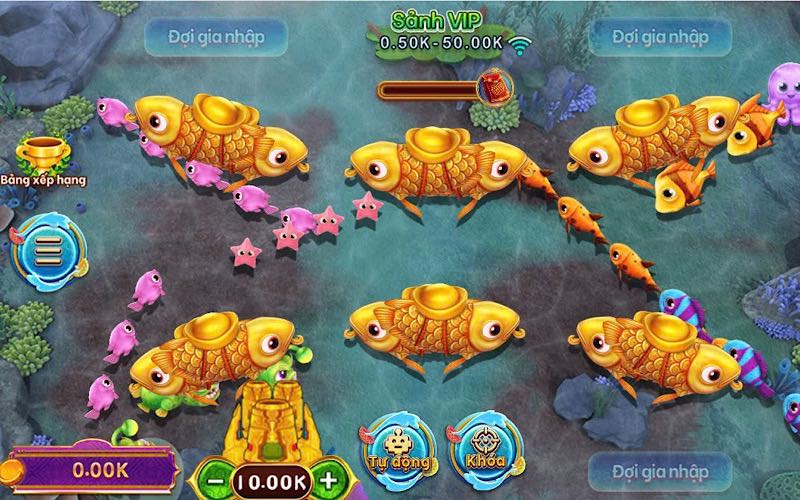The width and height of the screenshot is (800, 500).
Task: Decrease the bet with the minus button
Action: click(x=217, y=481)
